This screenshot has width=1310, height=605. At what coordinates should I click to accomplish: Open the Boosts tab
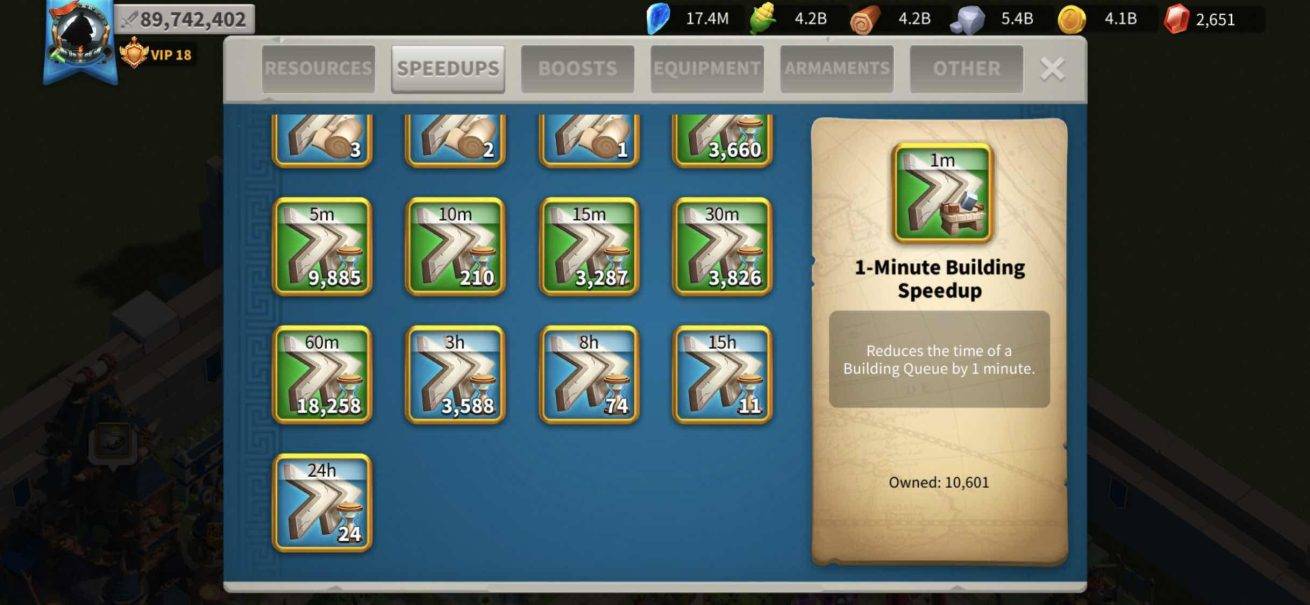(x=577, y=69)
